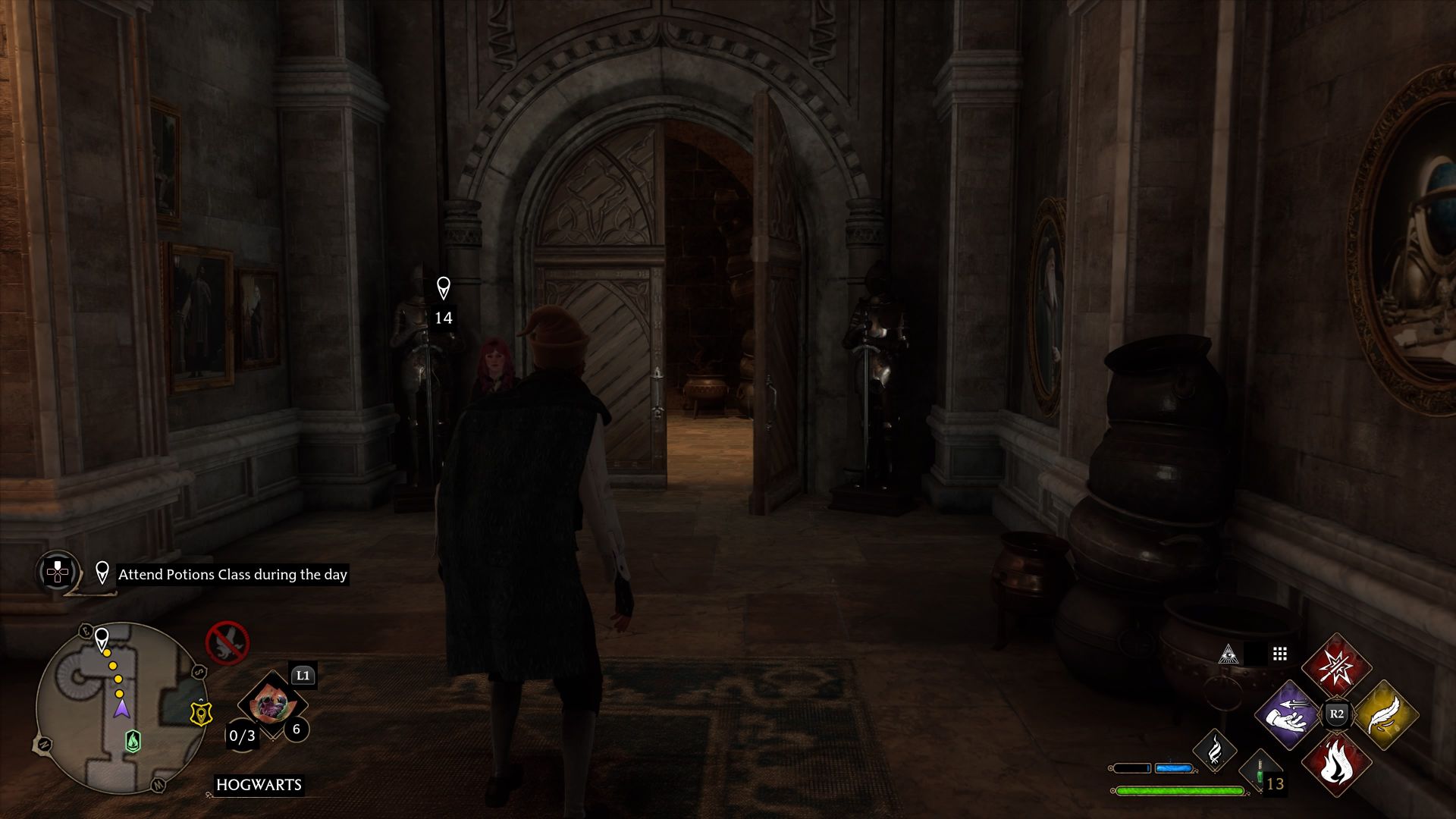Click the mount-disabled bird icon
1456x819 pixels.
(227, 642)
